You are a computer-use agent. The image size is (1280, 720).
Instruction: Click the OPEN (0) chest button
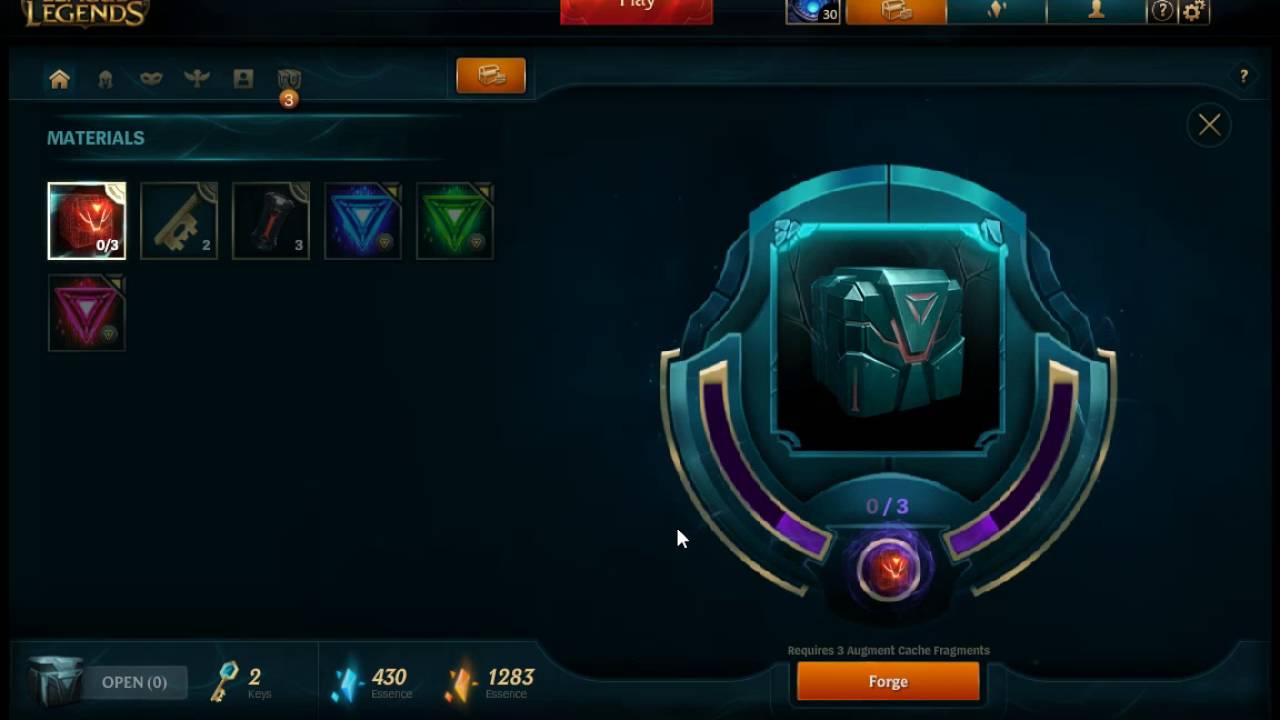click(133, 681)
